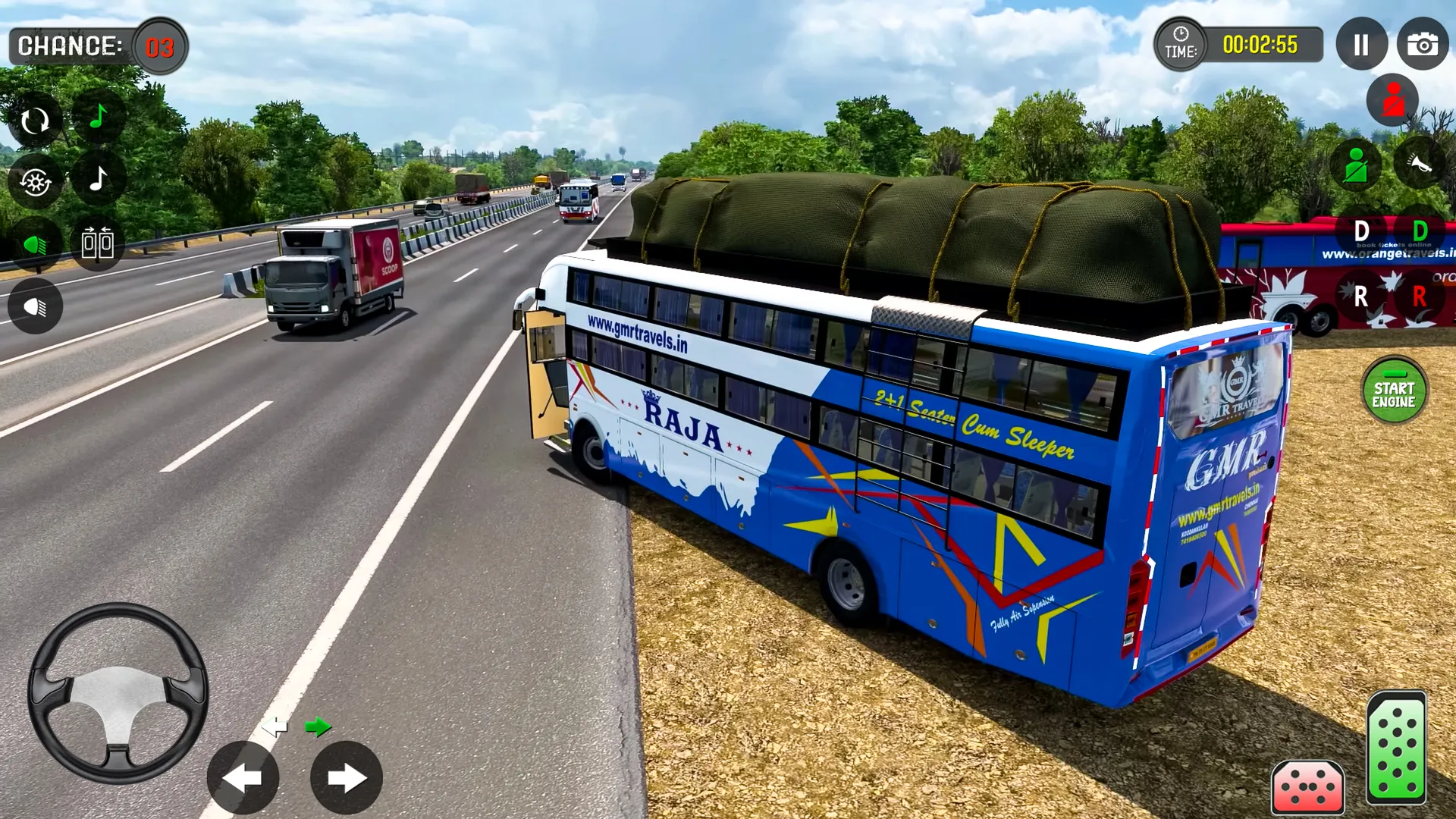Image resolution: width=1456 pixels, height=819 pixels.
Task: Select the white R gear option
Action: pos(1362,297)
